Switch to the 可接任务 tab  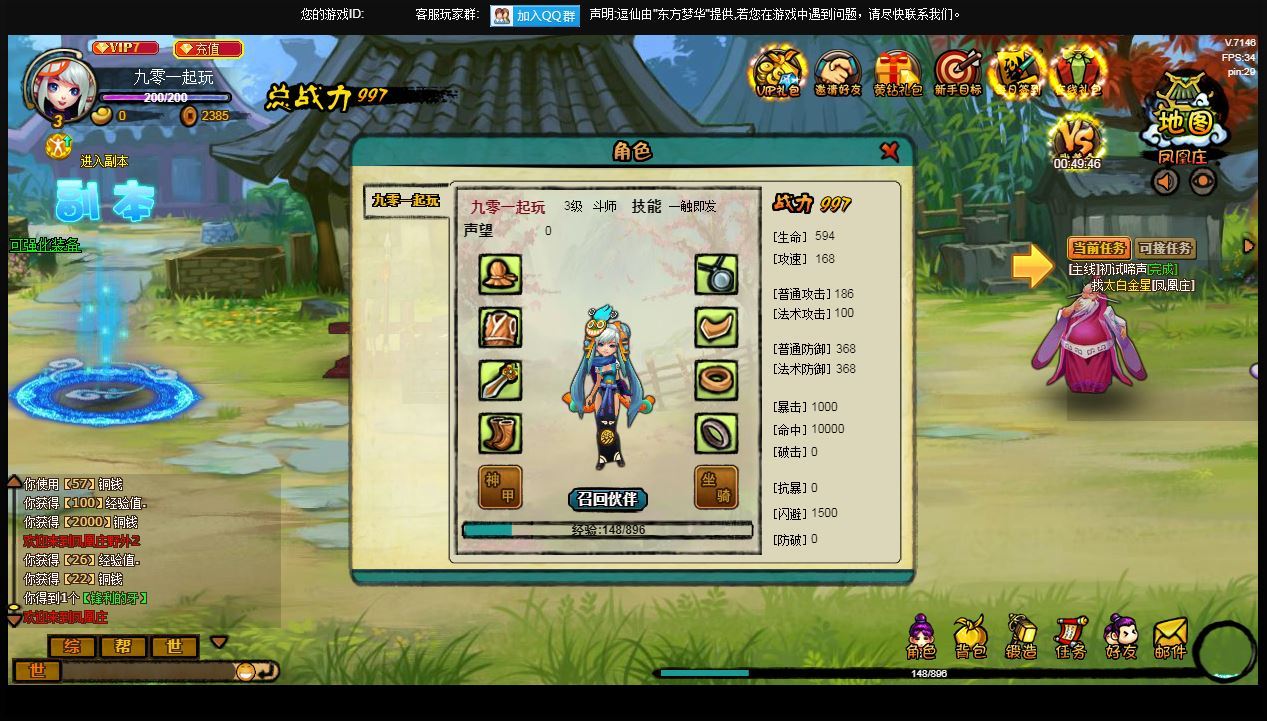coord(1165,248)
